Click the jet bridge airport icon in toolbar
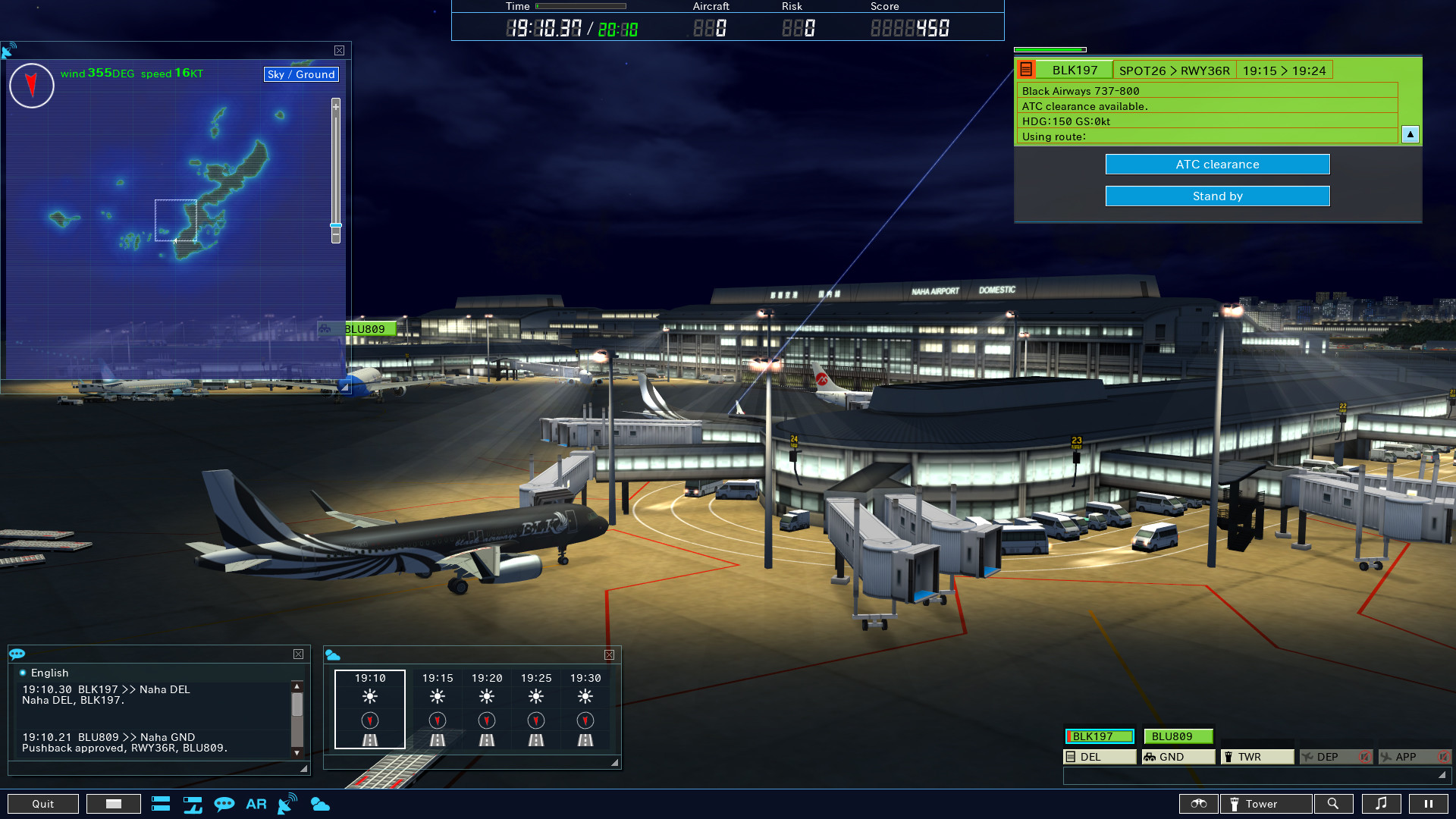This screenshot has width=1456, height=819. coord(192,804)
